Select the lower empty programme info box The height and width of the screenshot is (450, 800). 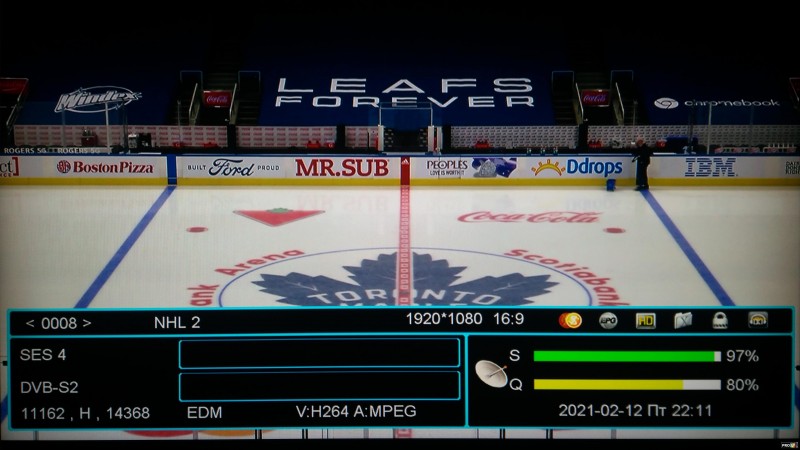point(319,386)
